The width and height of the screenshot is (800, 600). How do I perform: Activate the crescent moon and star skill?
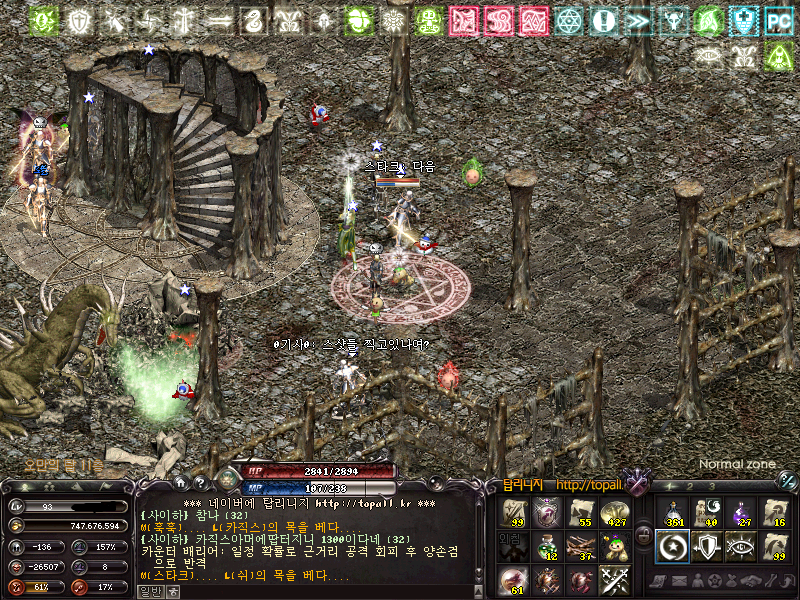click(x=674, y=546)
